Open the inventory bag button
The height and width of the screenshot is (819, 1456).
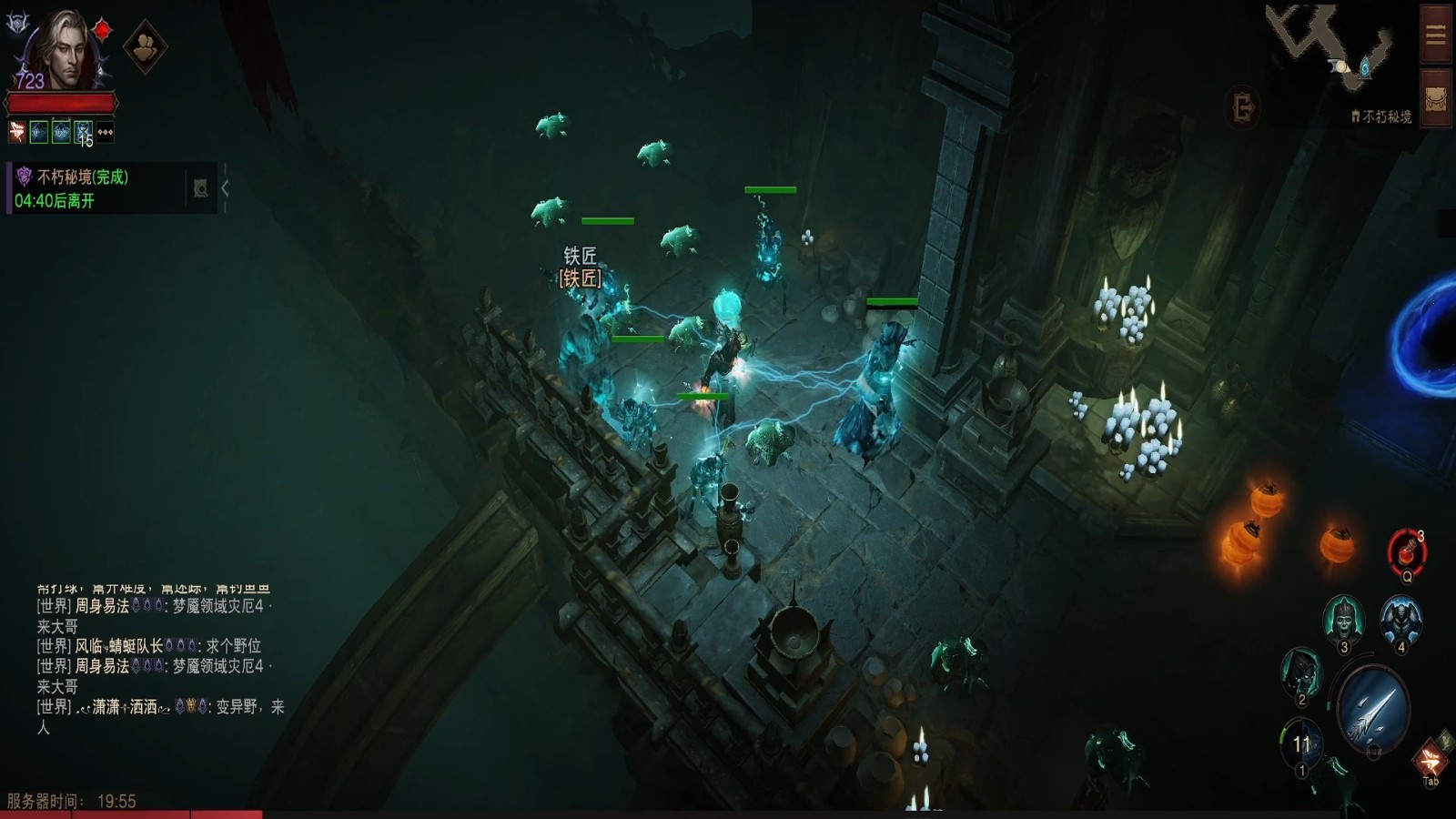point(1436,99)
